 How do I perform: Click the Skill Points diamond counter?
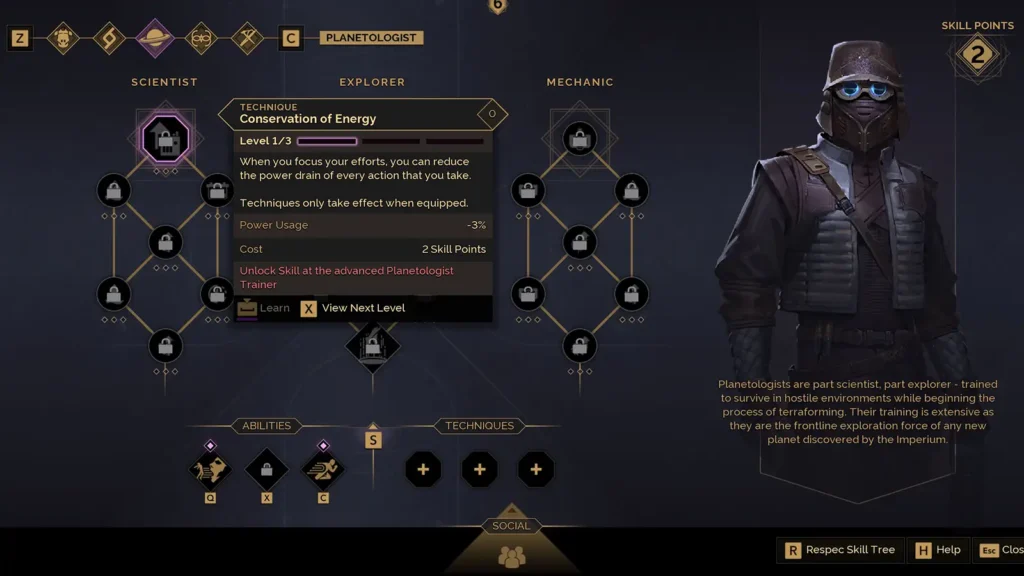977,56
